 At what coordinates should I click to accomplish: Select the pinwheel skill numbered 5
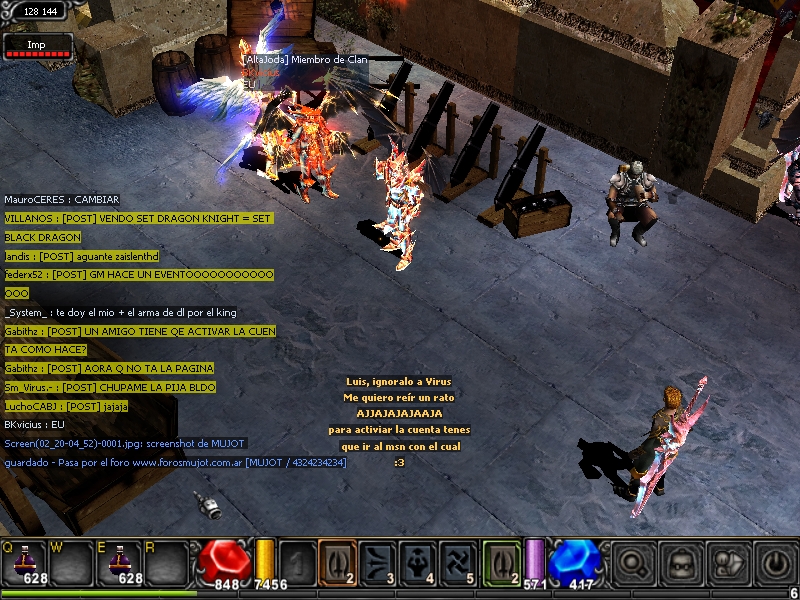tap(458, 561)
